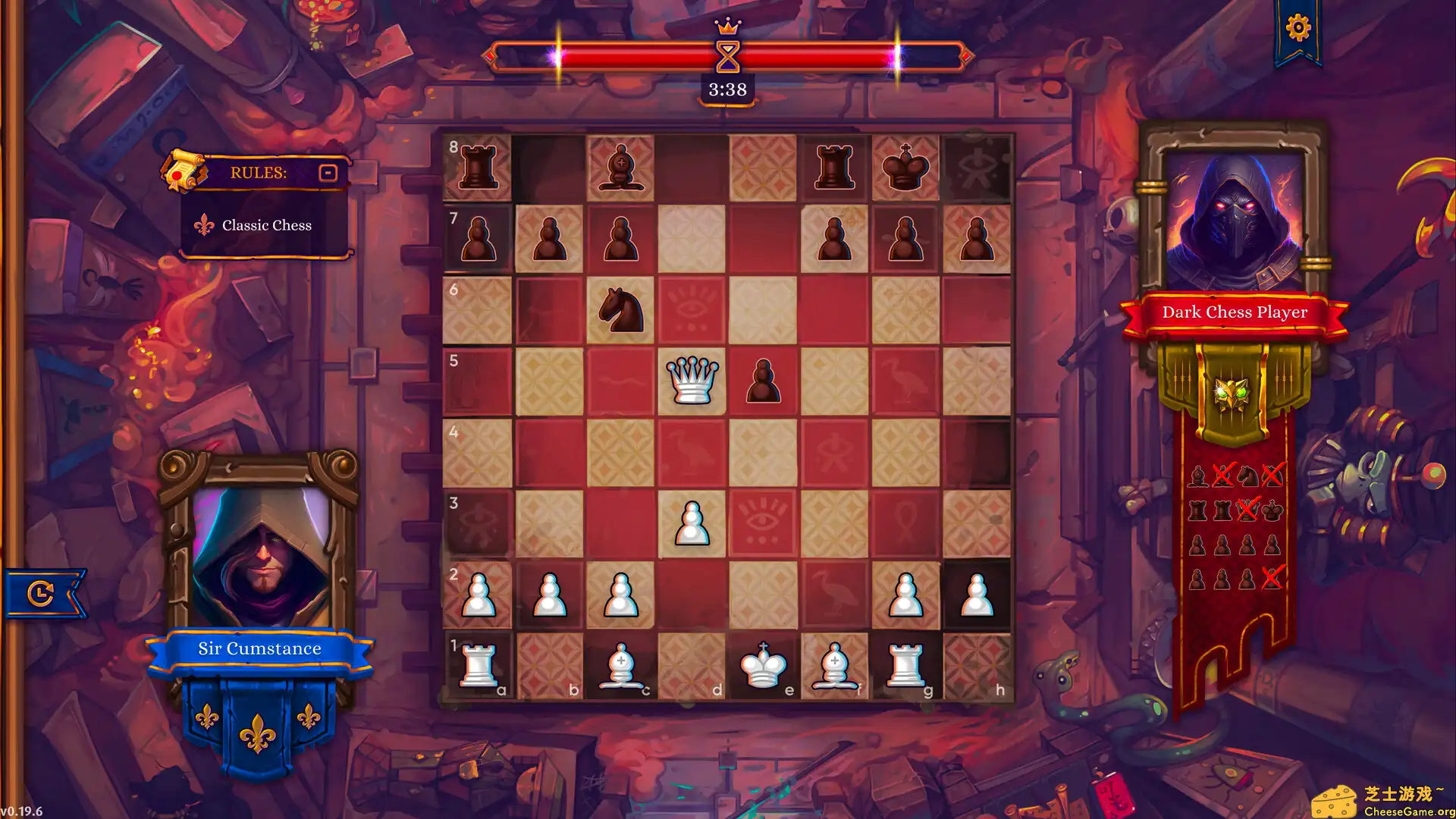Click the Dark Chess Player name banner
The height and width of the screenshot is (819, 1456).
coord(1235,312)
